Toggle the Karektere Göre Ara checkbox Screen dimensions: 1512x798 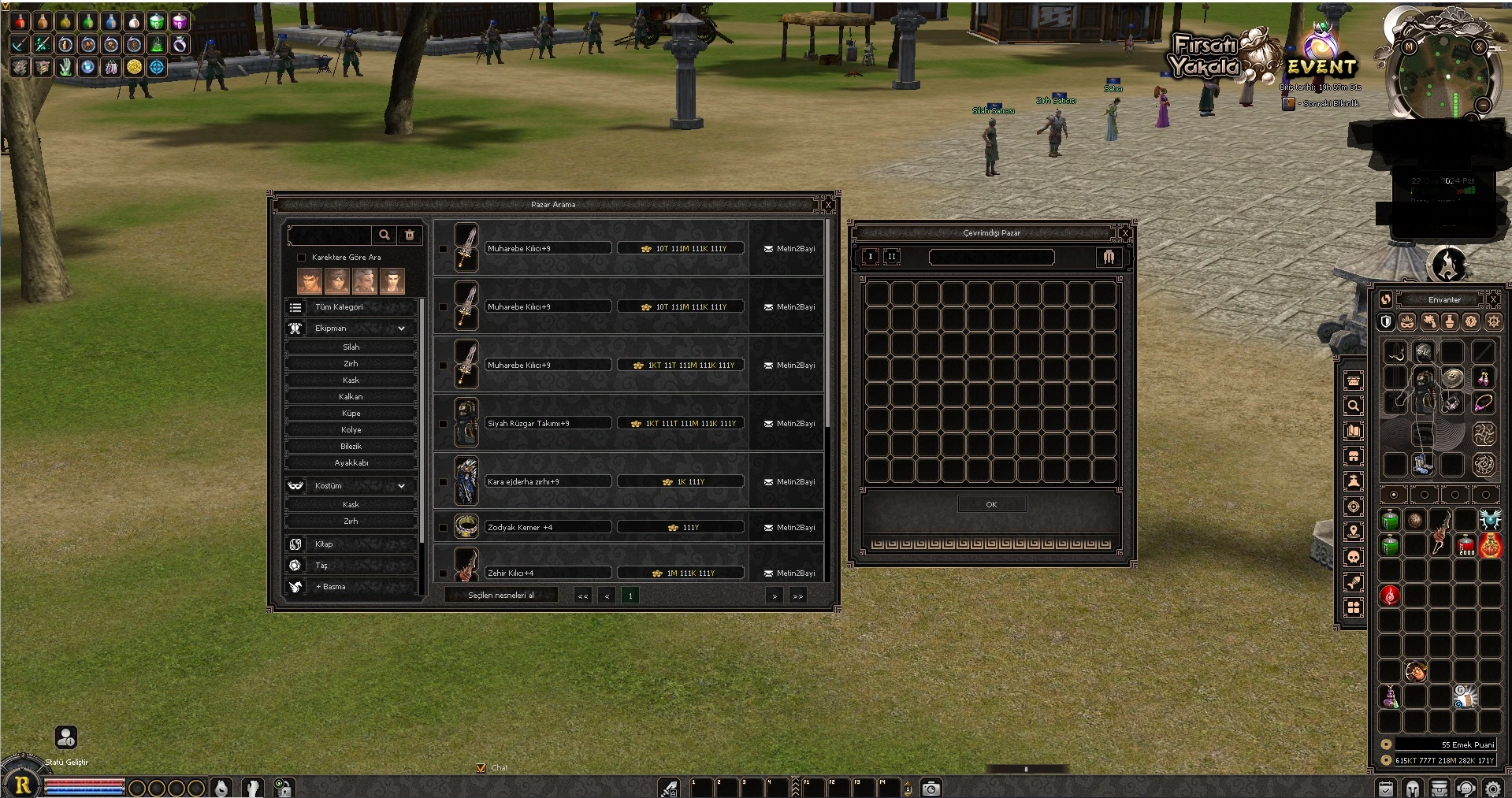click(301, 258)
